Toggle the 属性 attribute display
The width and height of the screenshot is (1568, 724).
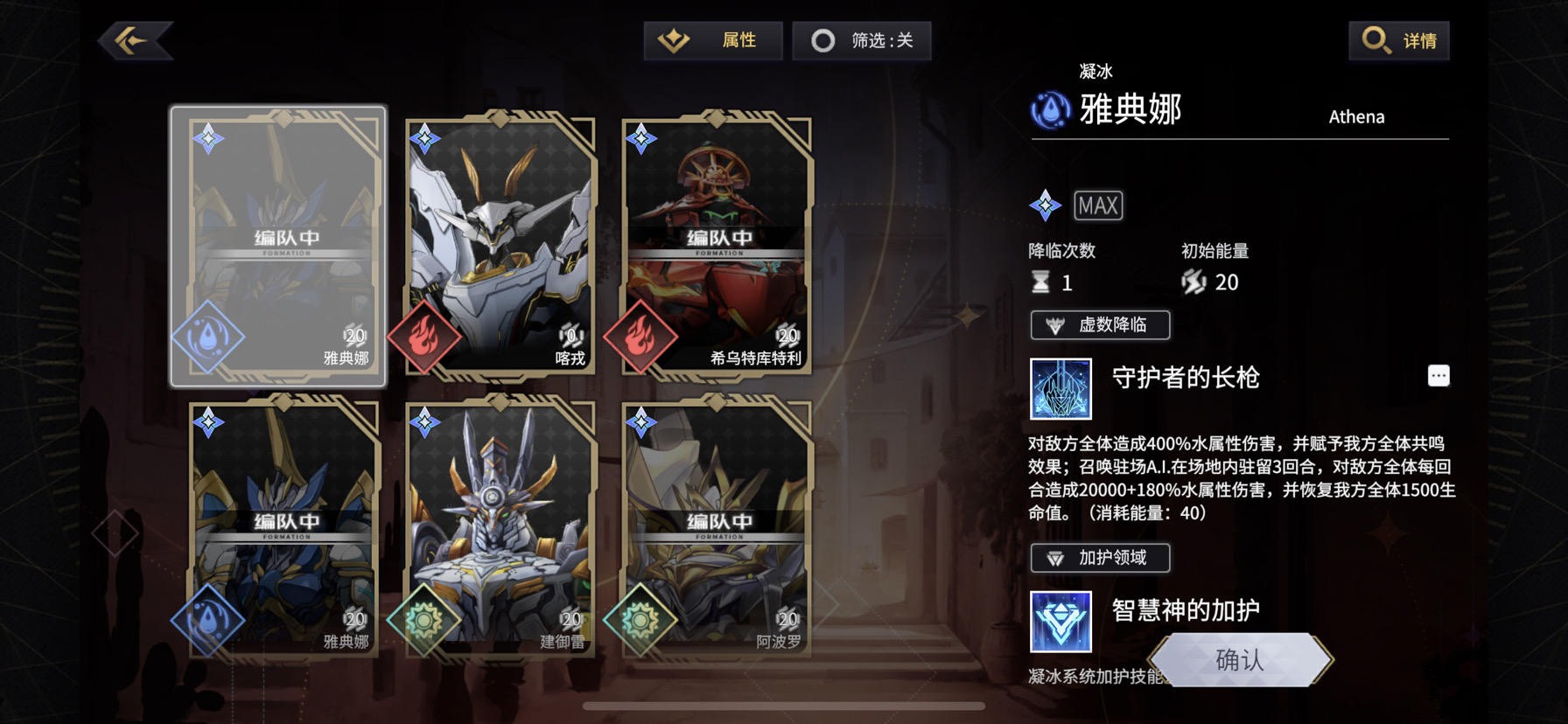click(711, 40)
